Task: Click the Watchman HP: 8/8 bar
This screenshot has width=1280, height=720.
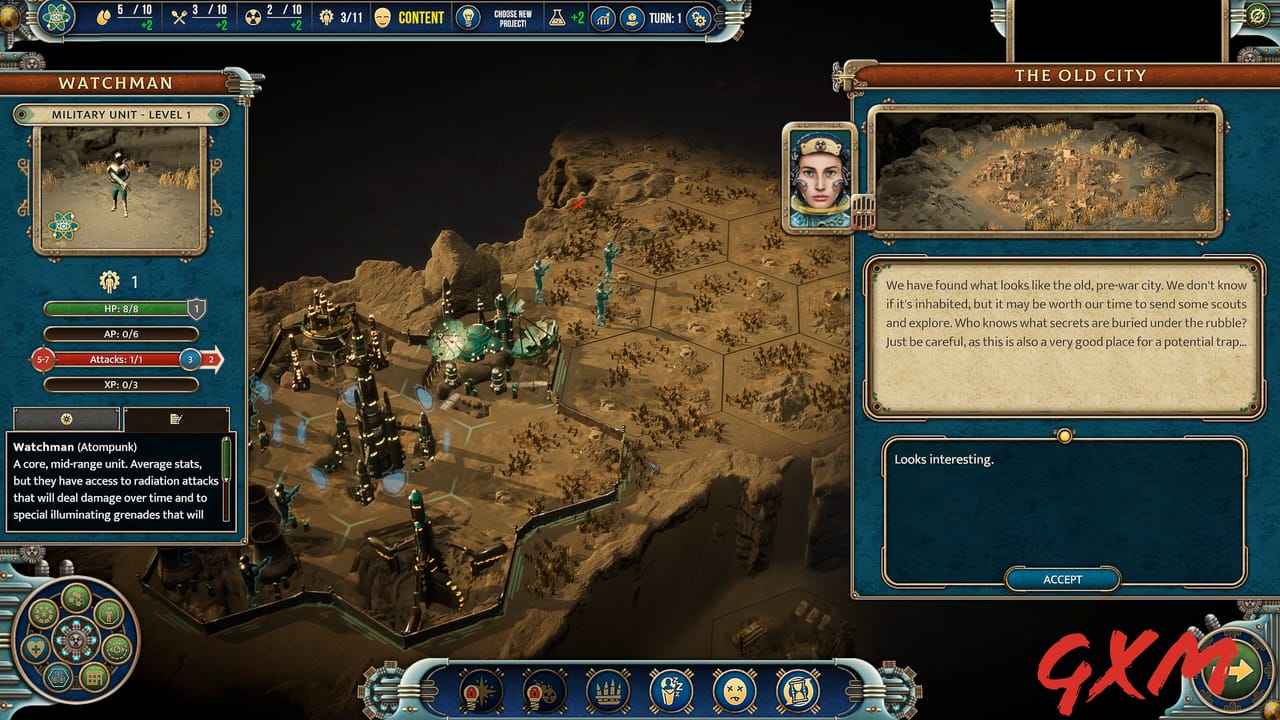Action: (x=115, y=310)
